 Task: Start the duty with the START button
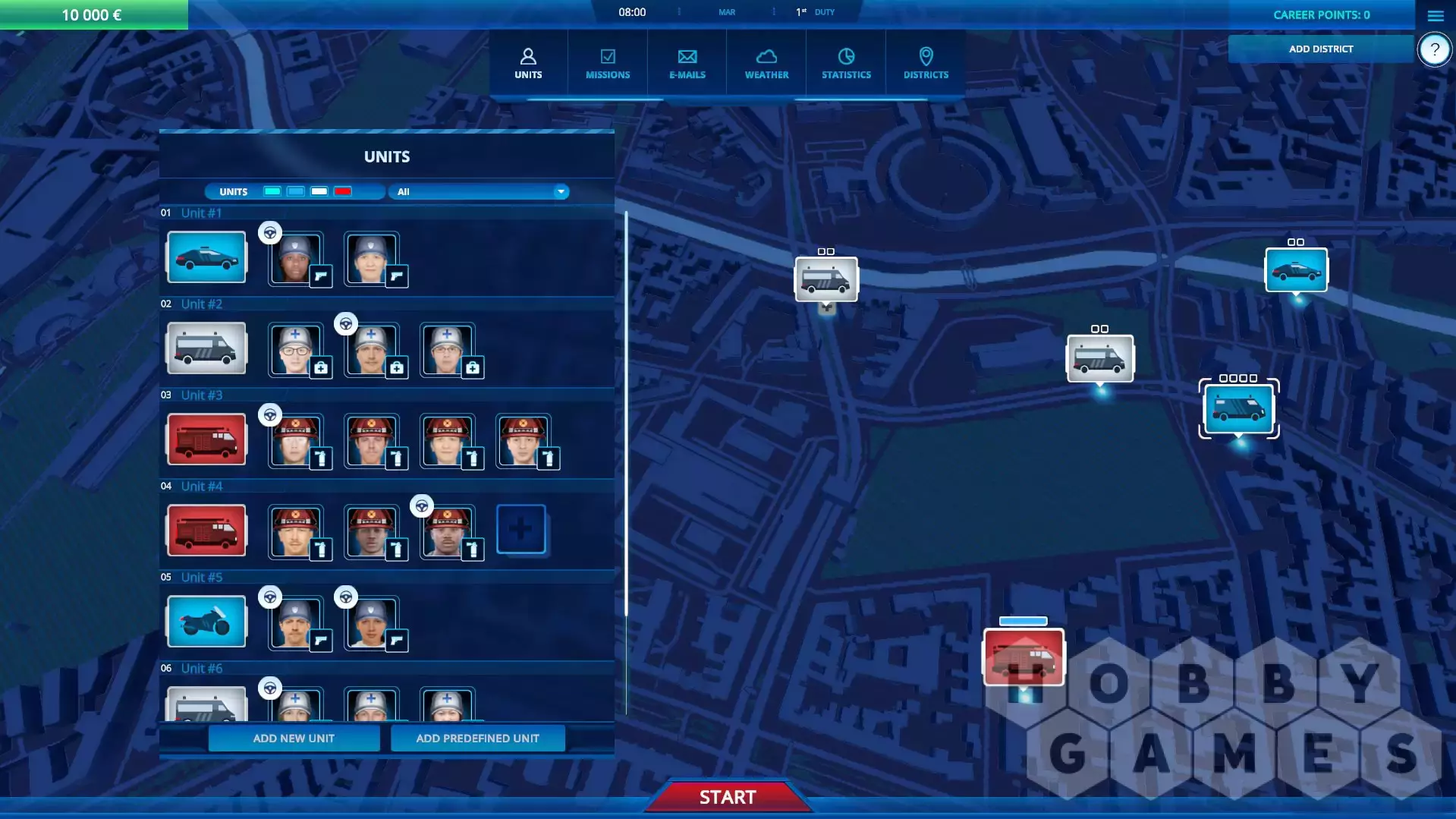coord(728,797)
